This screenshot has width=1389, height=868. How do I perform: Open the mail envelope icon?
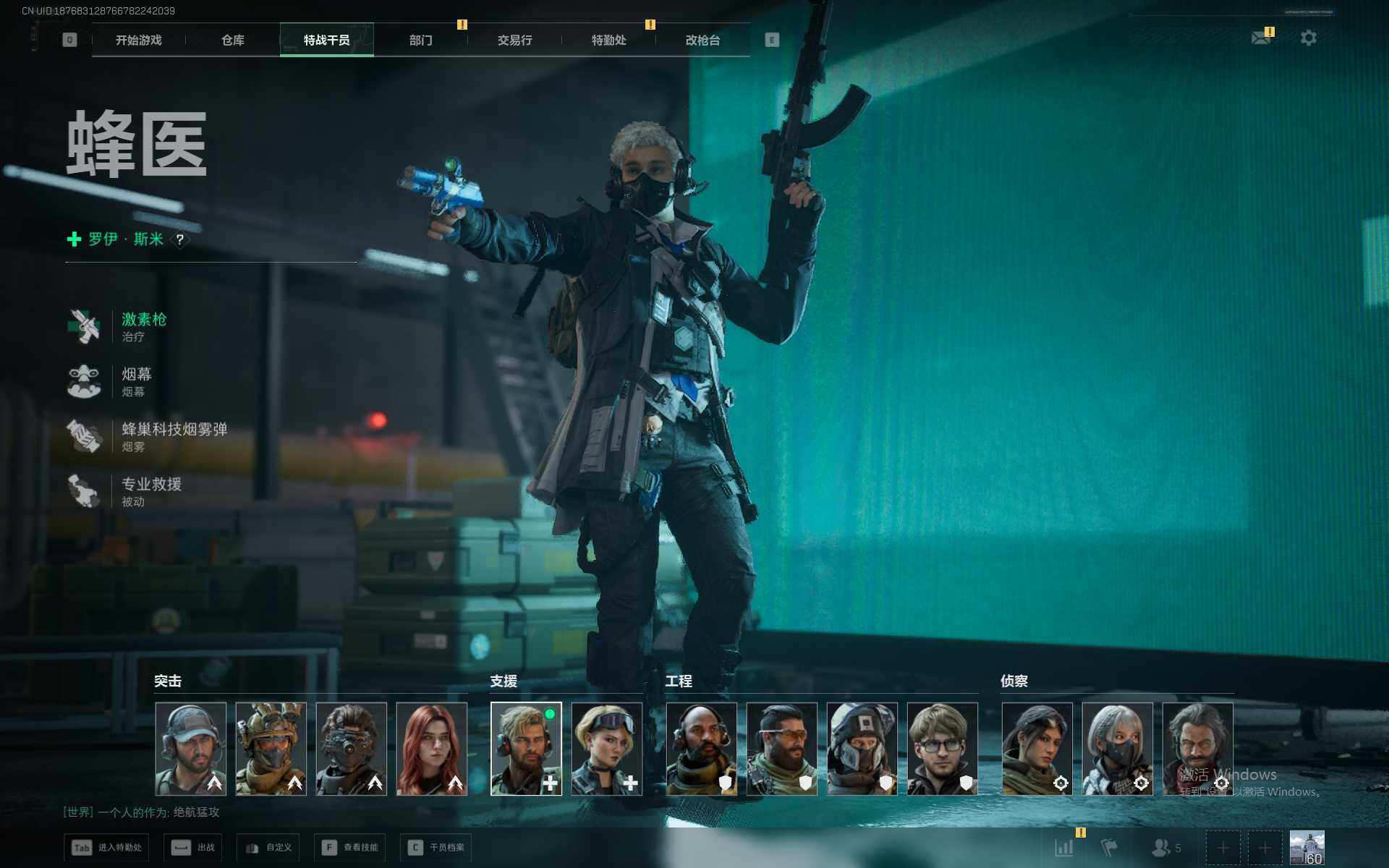pos(1261,38)
